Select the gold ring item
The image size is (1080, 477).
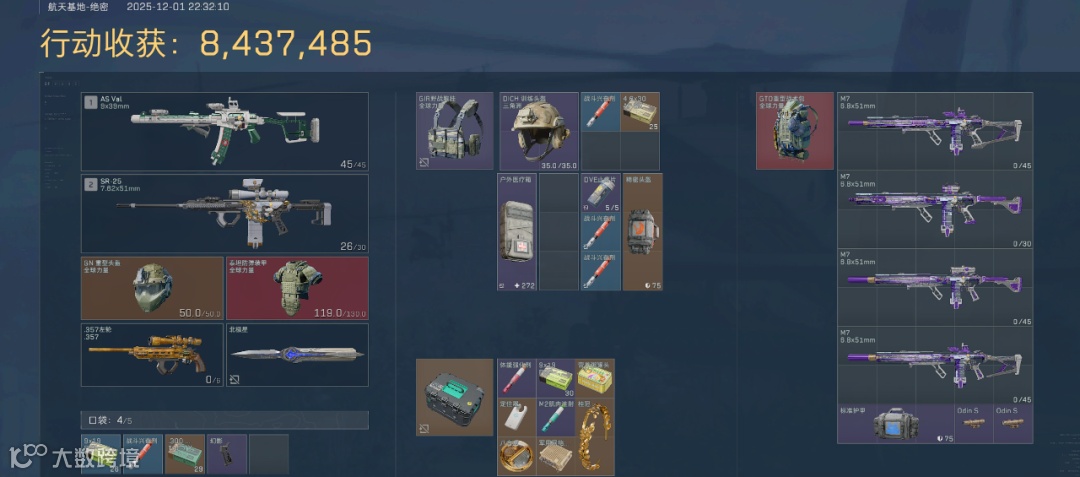[x=516, y=455]
